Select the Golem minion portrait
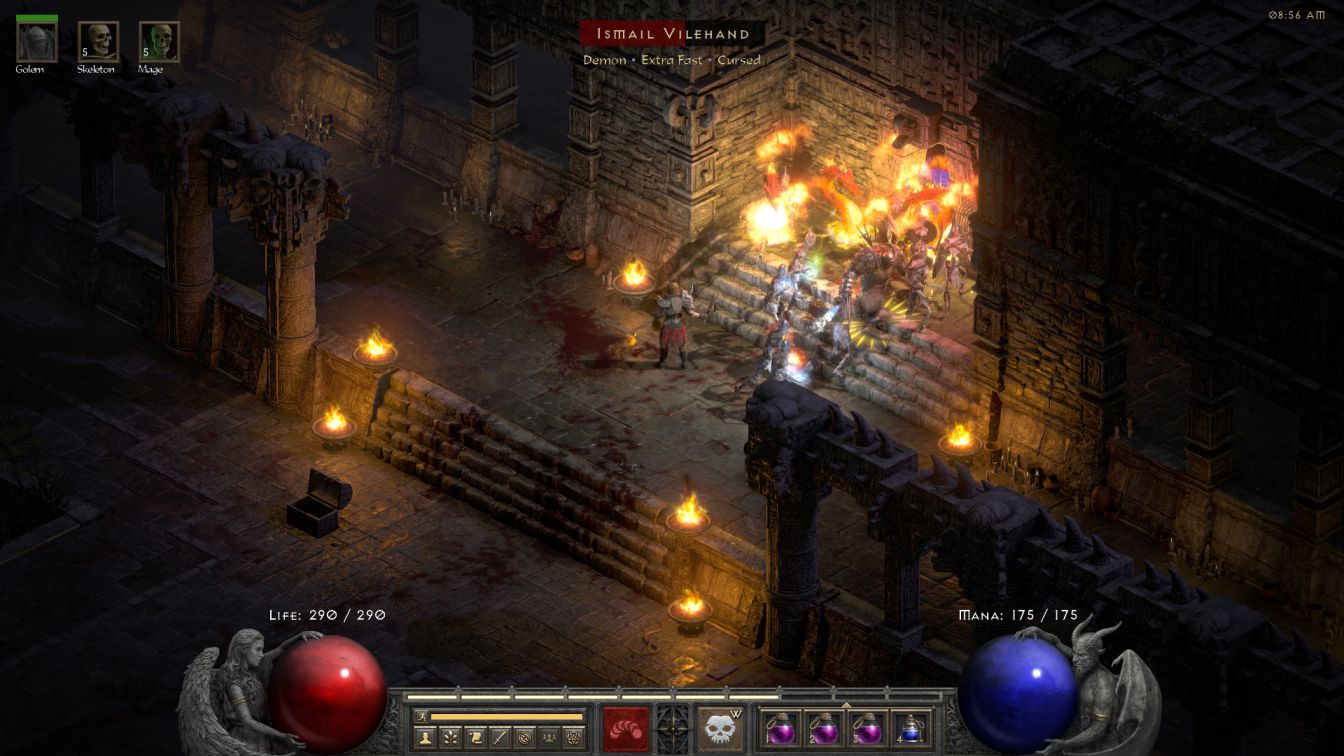This screenshot has height=756, width=1344. (37, 42)
